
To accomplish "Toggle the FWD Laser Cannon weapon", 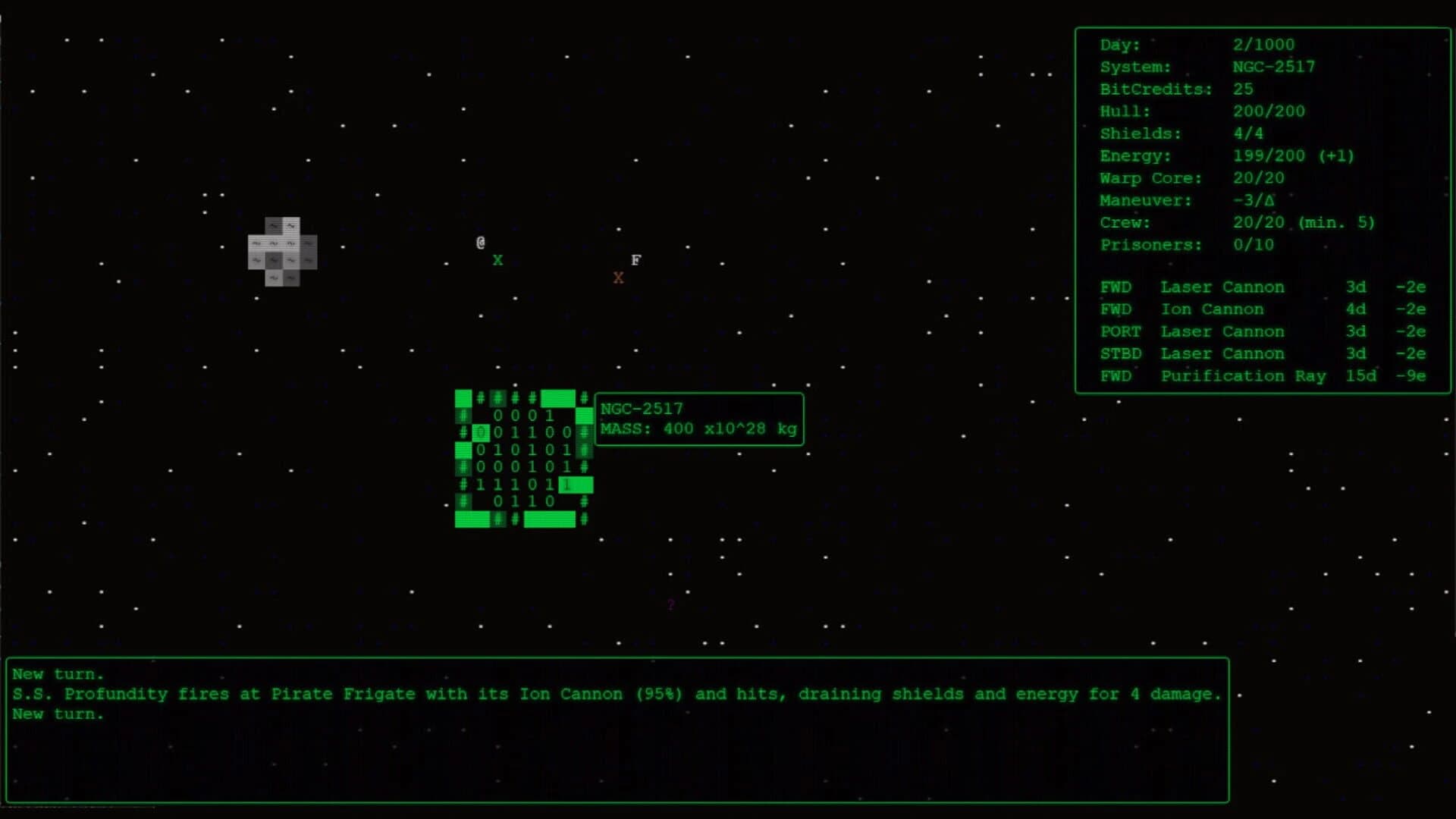I will (x=1222, y=287).
